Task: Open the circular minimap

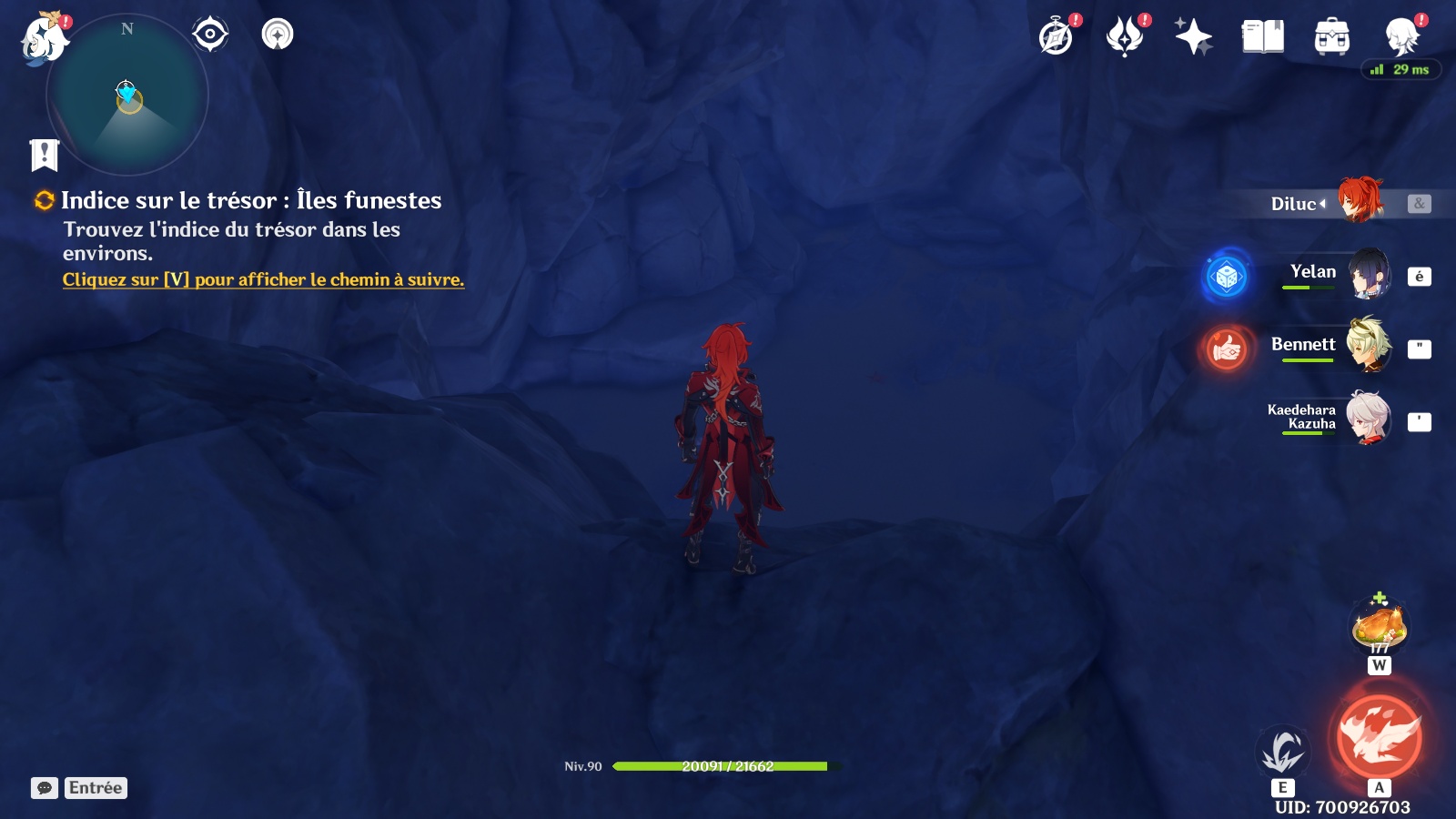Action: tap(127, 96)
